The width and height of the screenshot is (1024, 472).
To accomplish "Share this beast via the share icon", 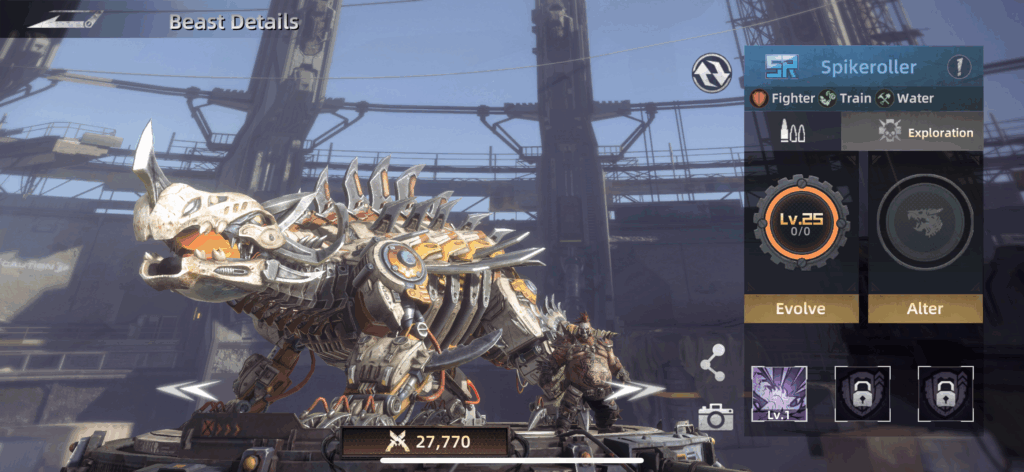I will click(x=713, y=364).
